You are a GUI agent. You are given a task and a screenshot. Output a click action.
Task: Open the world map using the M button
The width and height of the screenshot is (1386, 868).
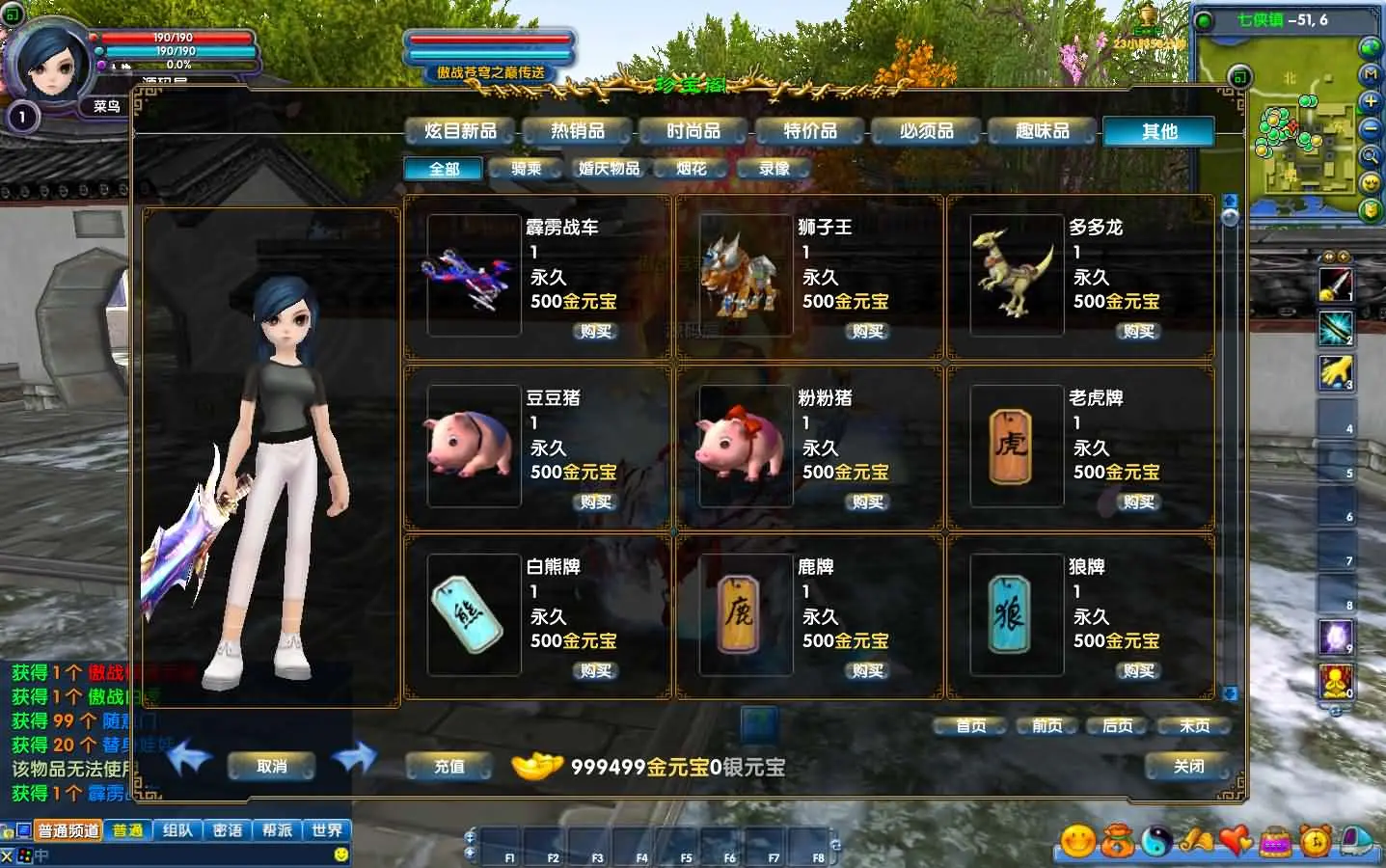tap(1370, 74)
